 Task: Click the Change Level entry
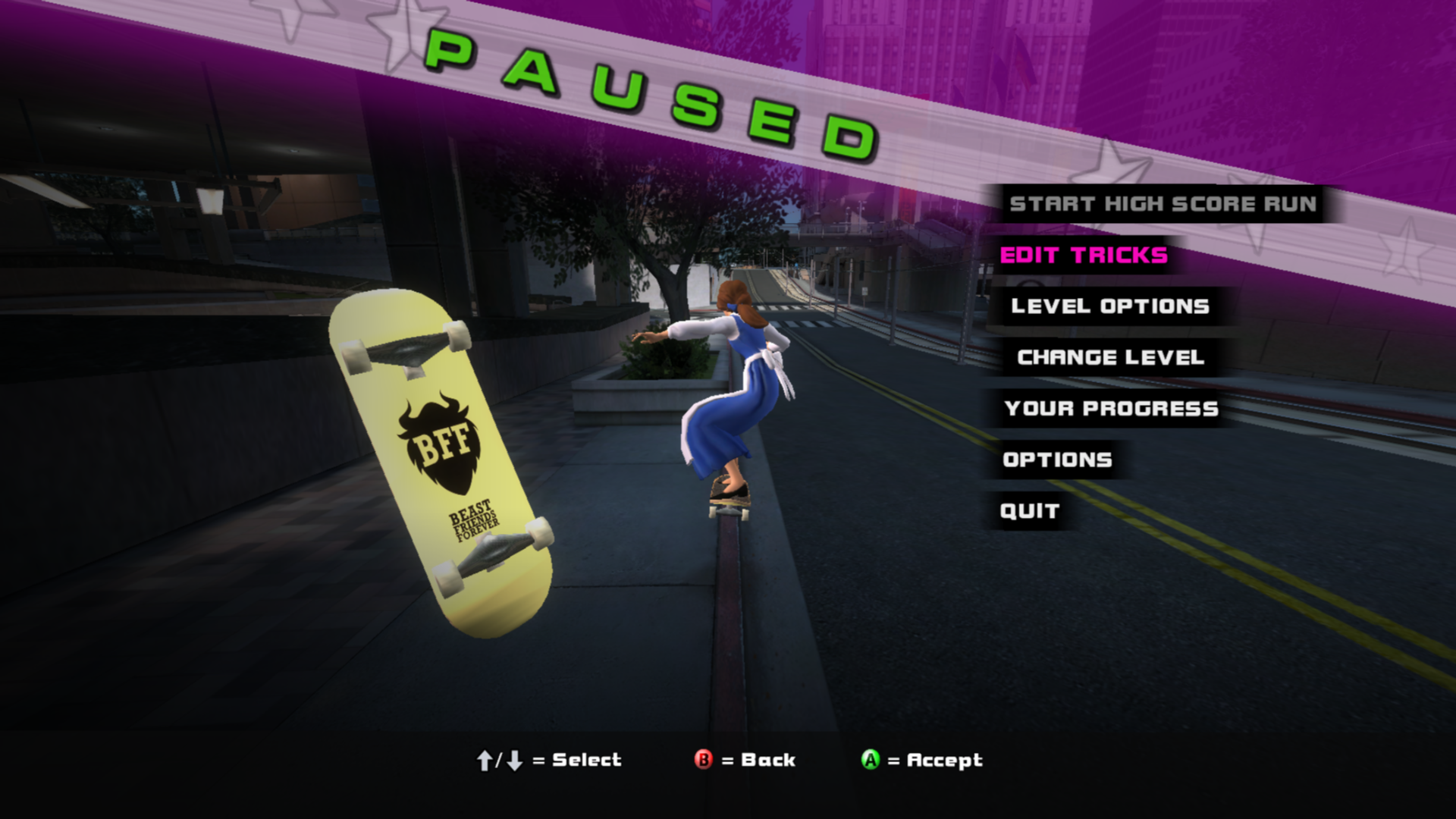coord(1110,357)
